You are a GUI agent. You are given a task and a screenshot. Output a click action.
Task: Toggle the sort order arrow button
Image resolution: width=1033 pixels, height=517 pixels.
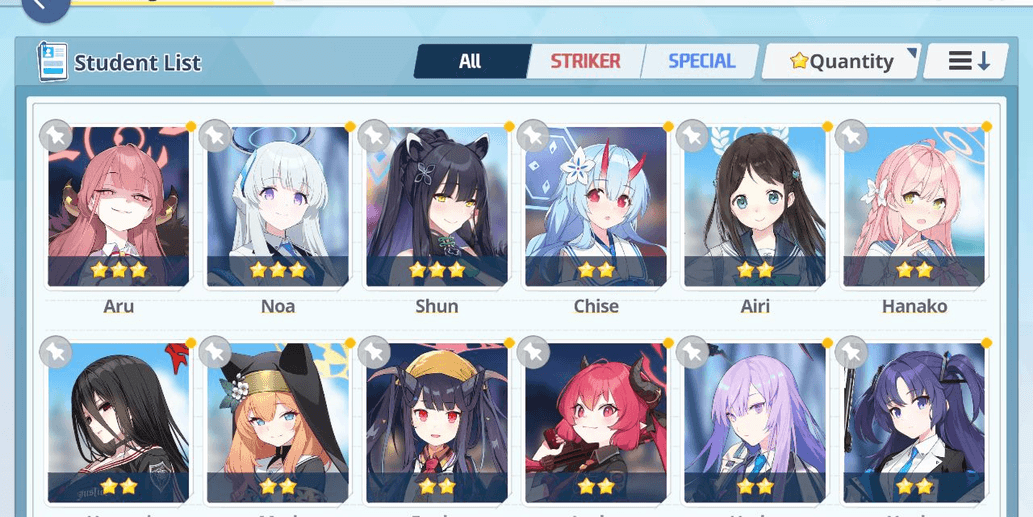pyautogui.click(x=969, y=62)
